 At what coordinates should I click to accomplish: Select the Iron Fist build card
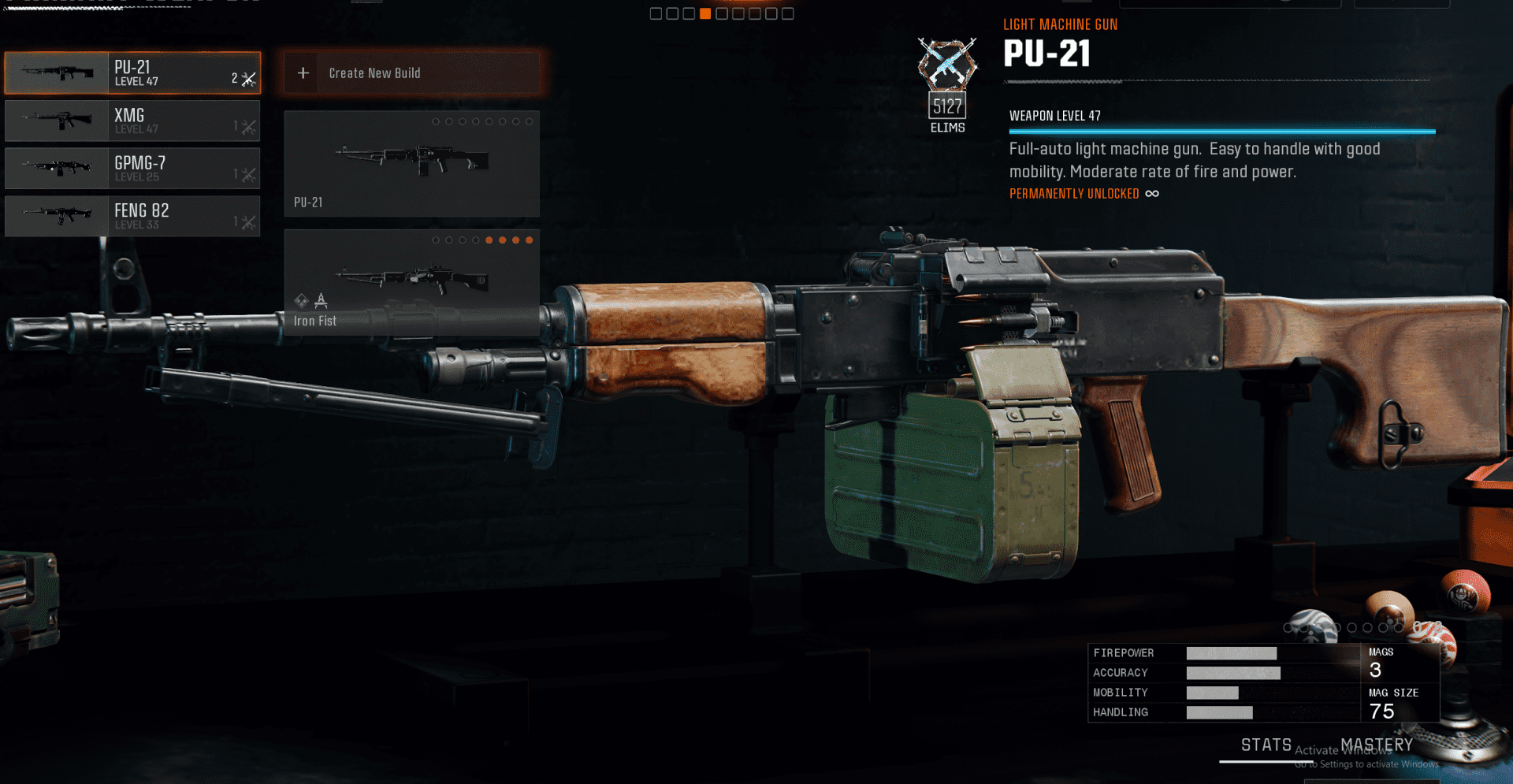pyautogui.click(x=411, y=283)
